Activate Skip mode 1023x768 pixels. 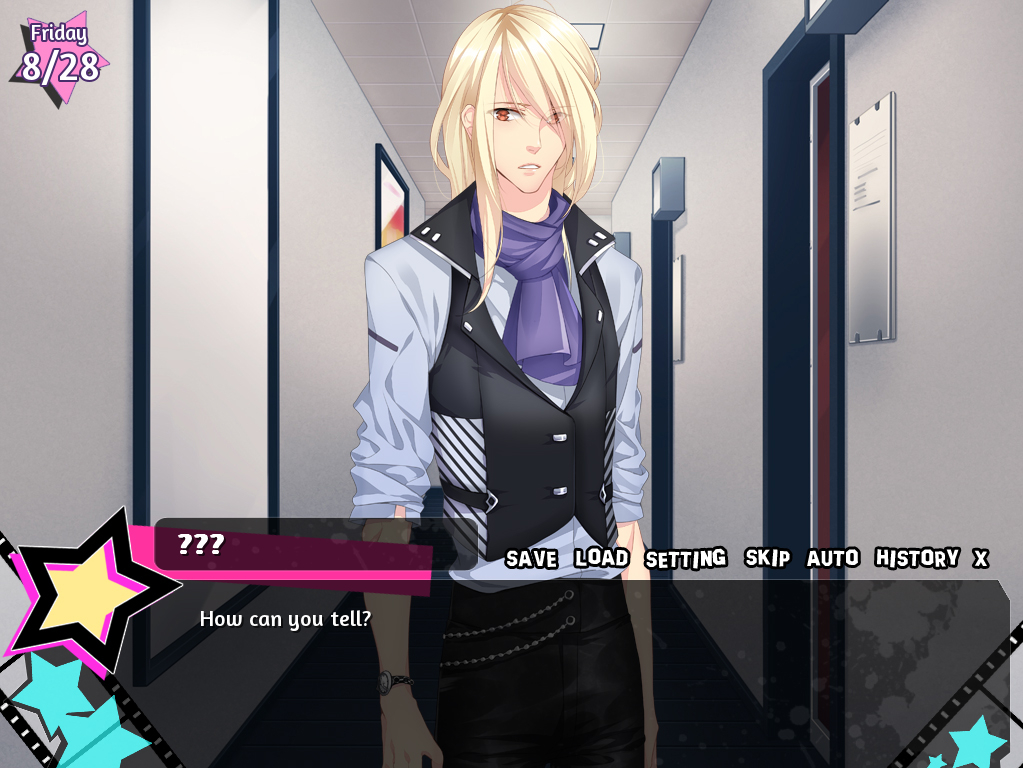coord(767,558)
